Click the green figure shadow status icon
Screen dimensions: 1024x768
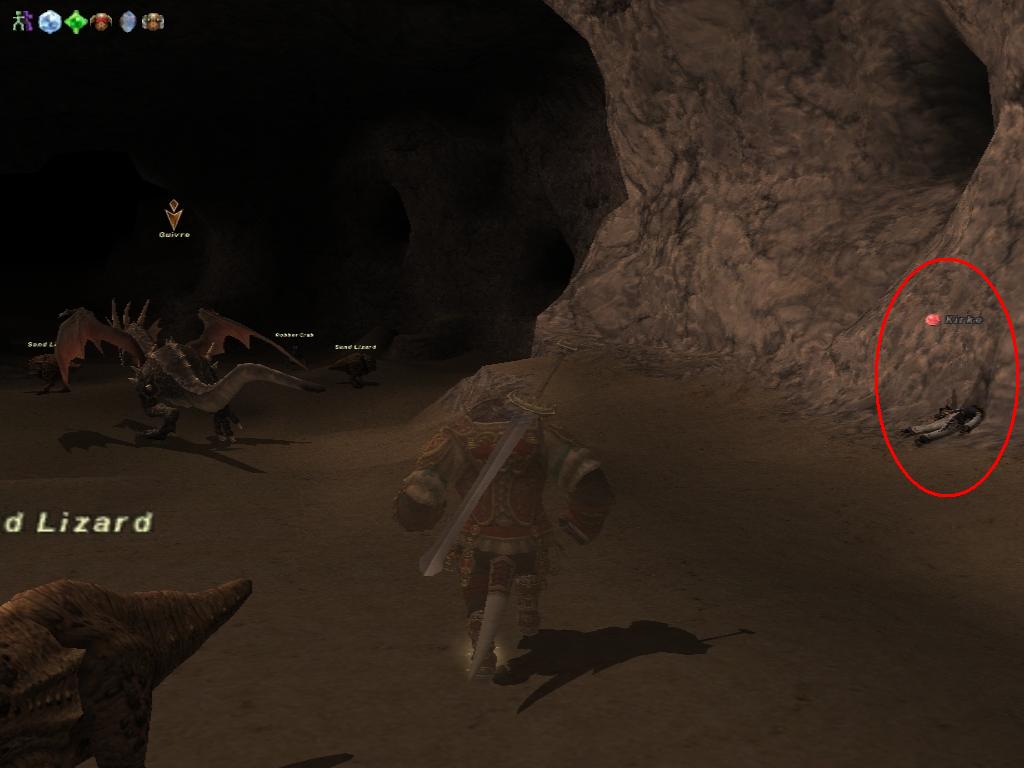[x=22, y=21]
